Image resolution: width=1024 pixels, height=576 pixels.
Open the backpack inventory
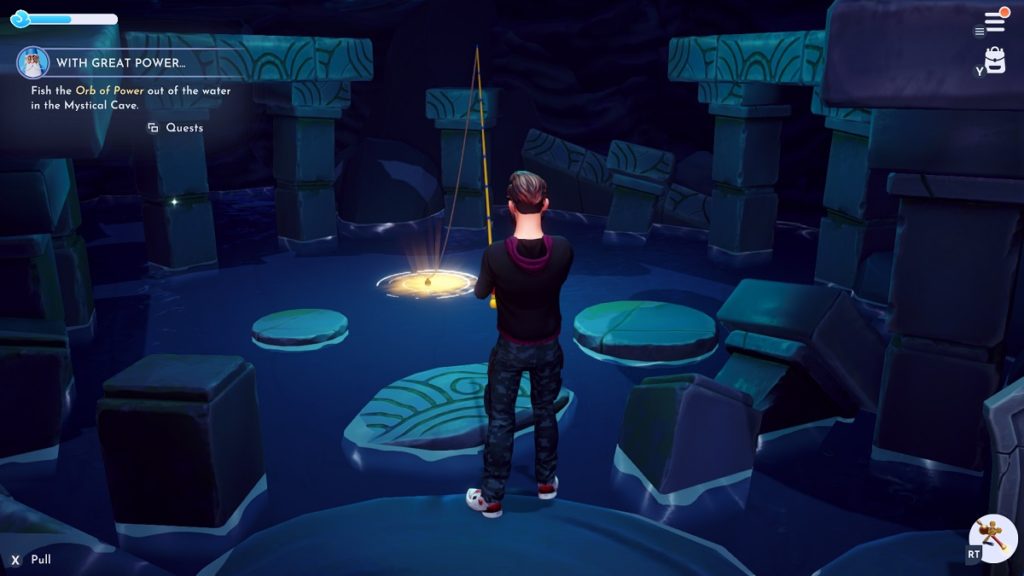pyautogui.click(x=994, y=60)
